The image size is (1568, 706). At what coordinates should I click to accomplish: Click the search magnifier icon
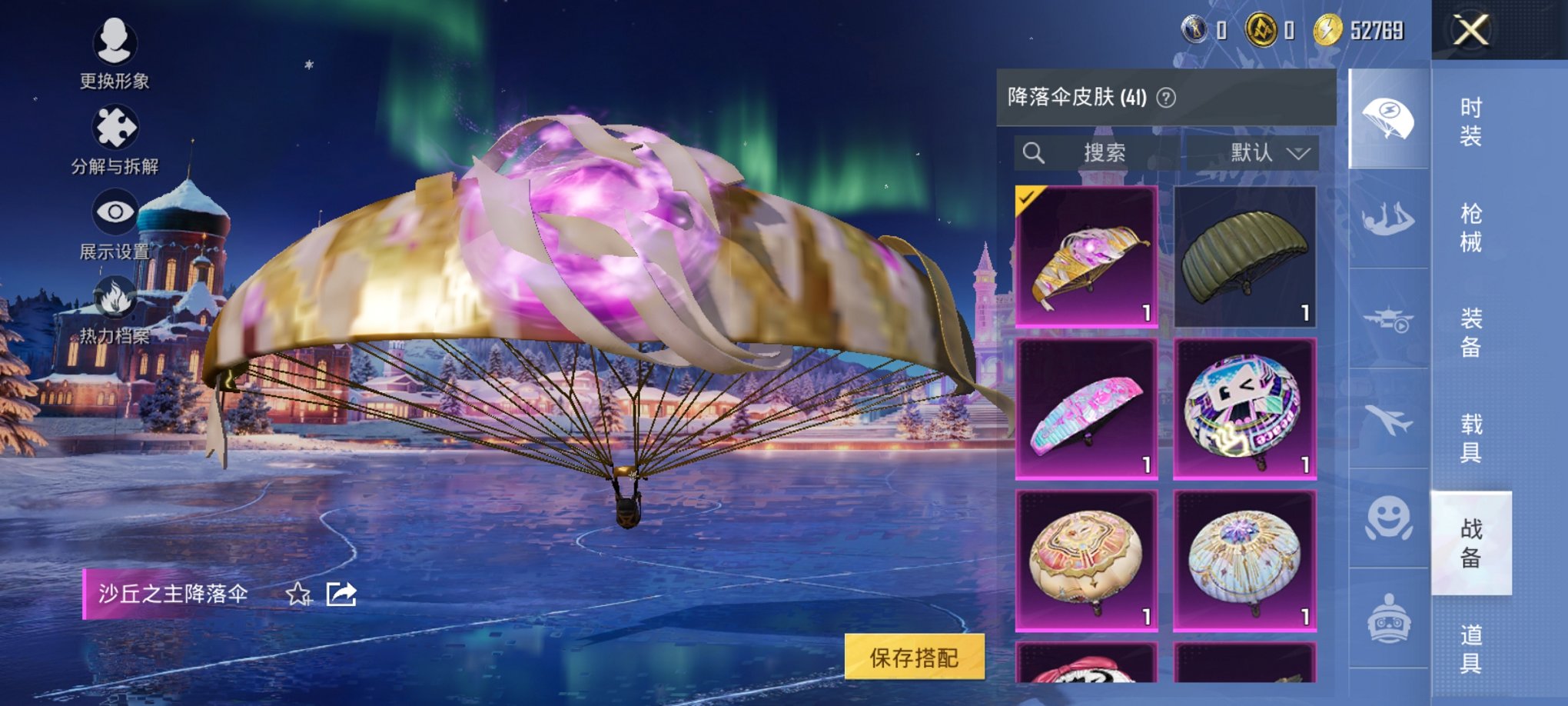[x=1036, y=152]
